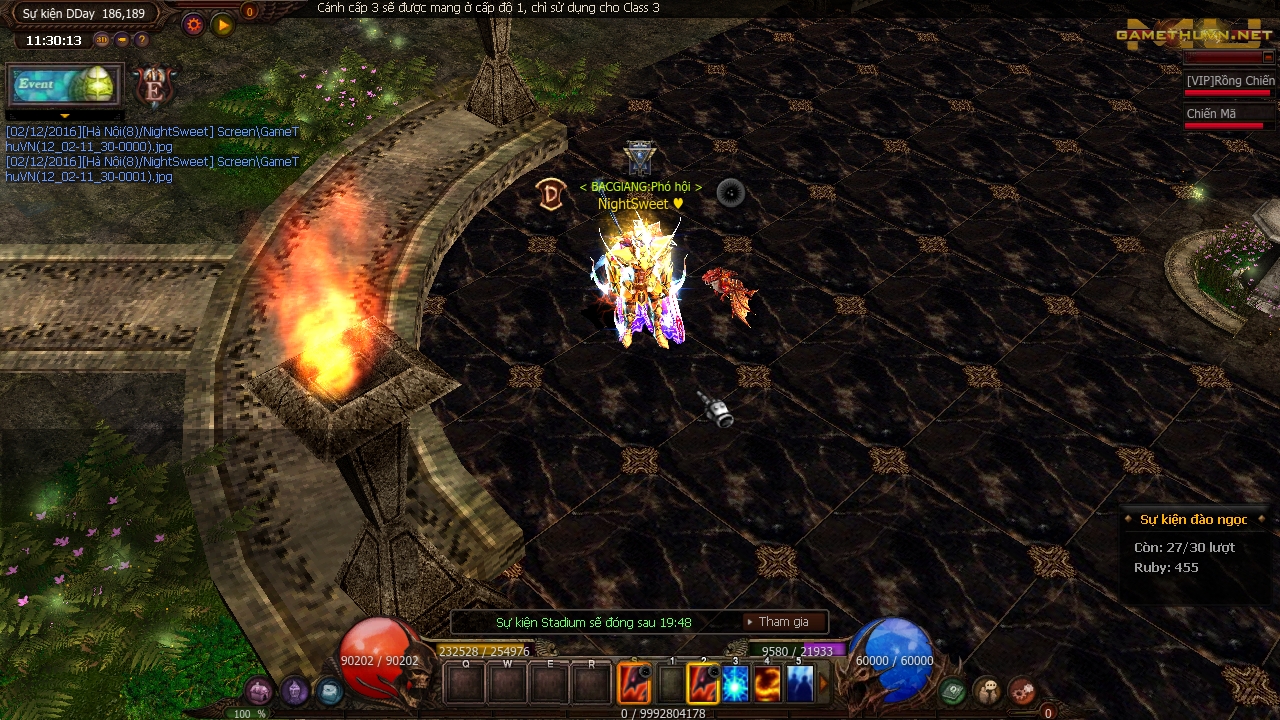This screenshot has height=720, width=1280.
Task: Open the game settings gear at top
Action: (x=194, y=24)
